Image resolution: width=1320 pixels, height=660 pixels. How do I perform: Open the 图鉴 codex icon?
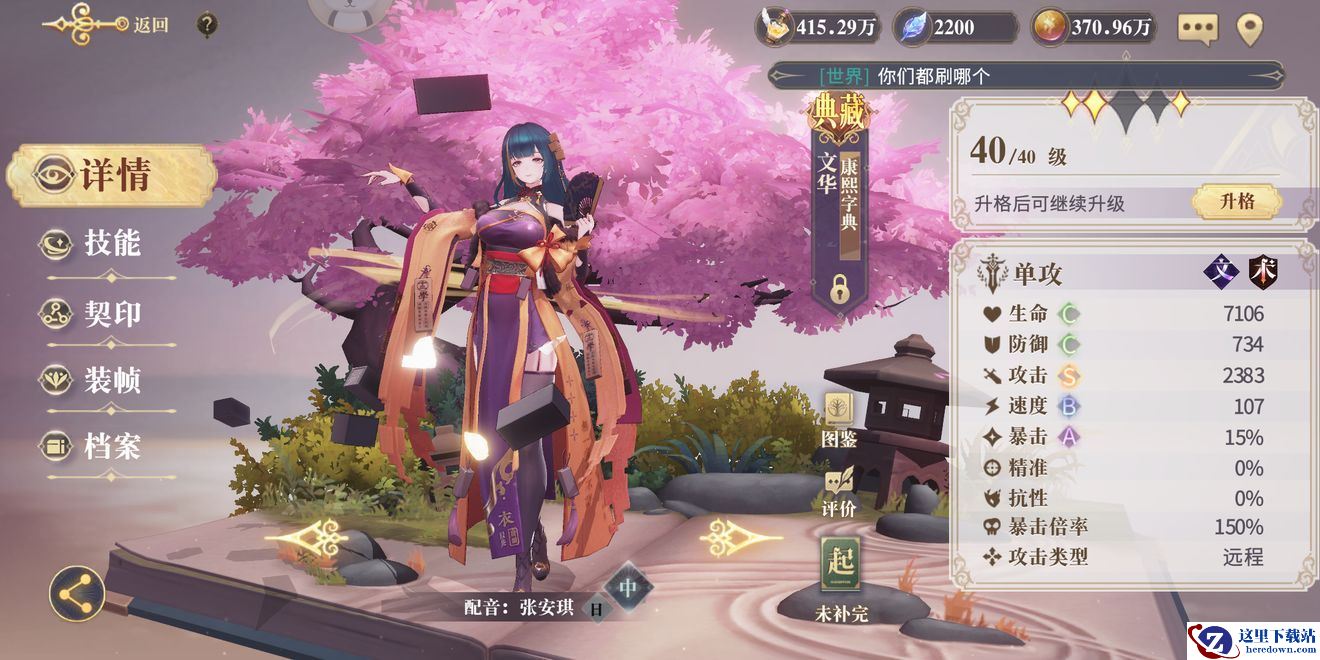pyautogui.click(x=839, y=419)
